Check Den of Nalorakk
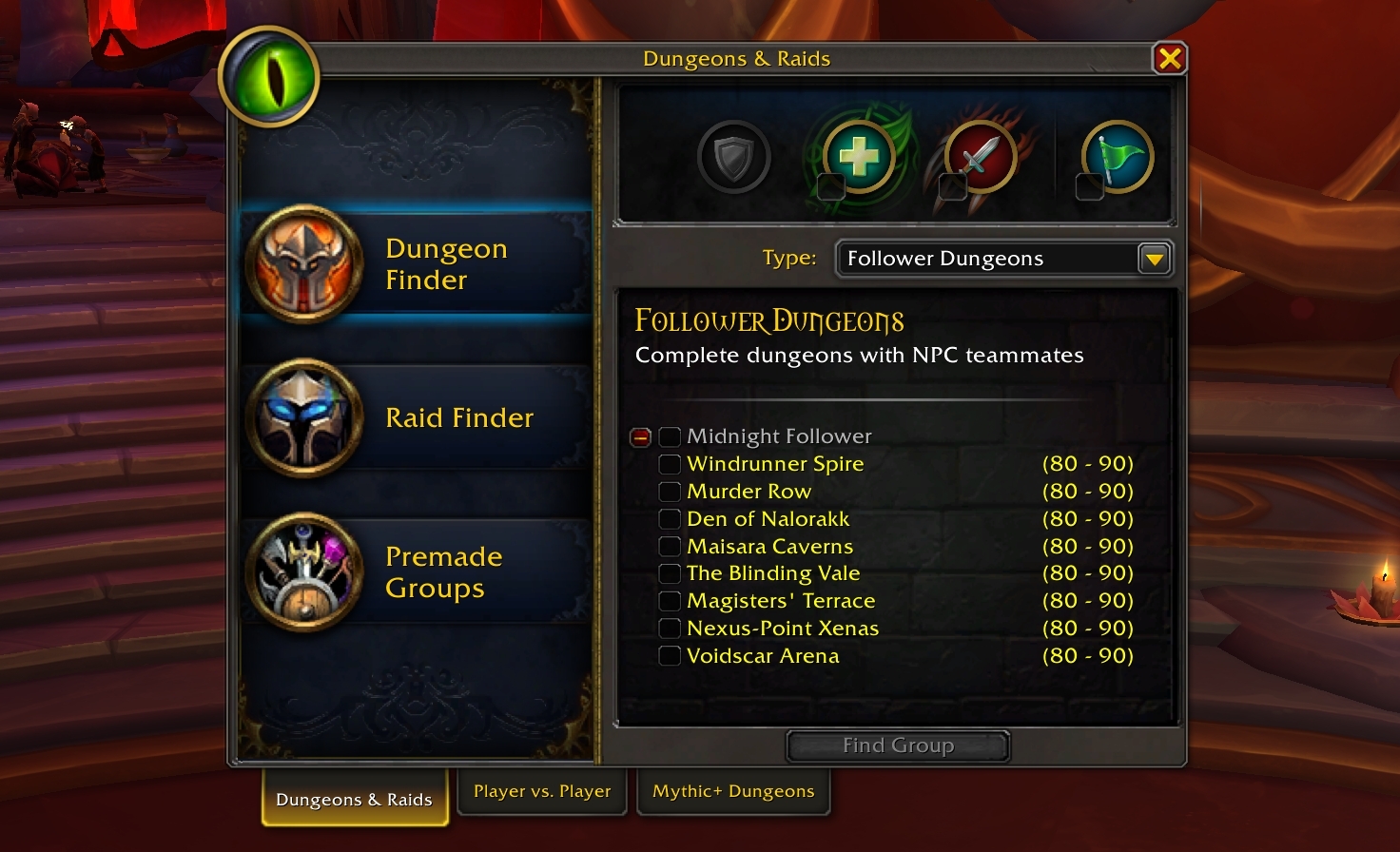Image resolution: width=1400 pixels, height=852 pixels. click(670, 519)
